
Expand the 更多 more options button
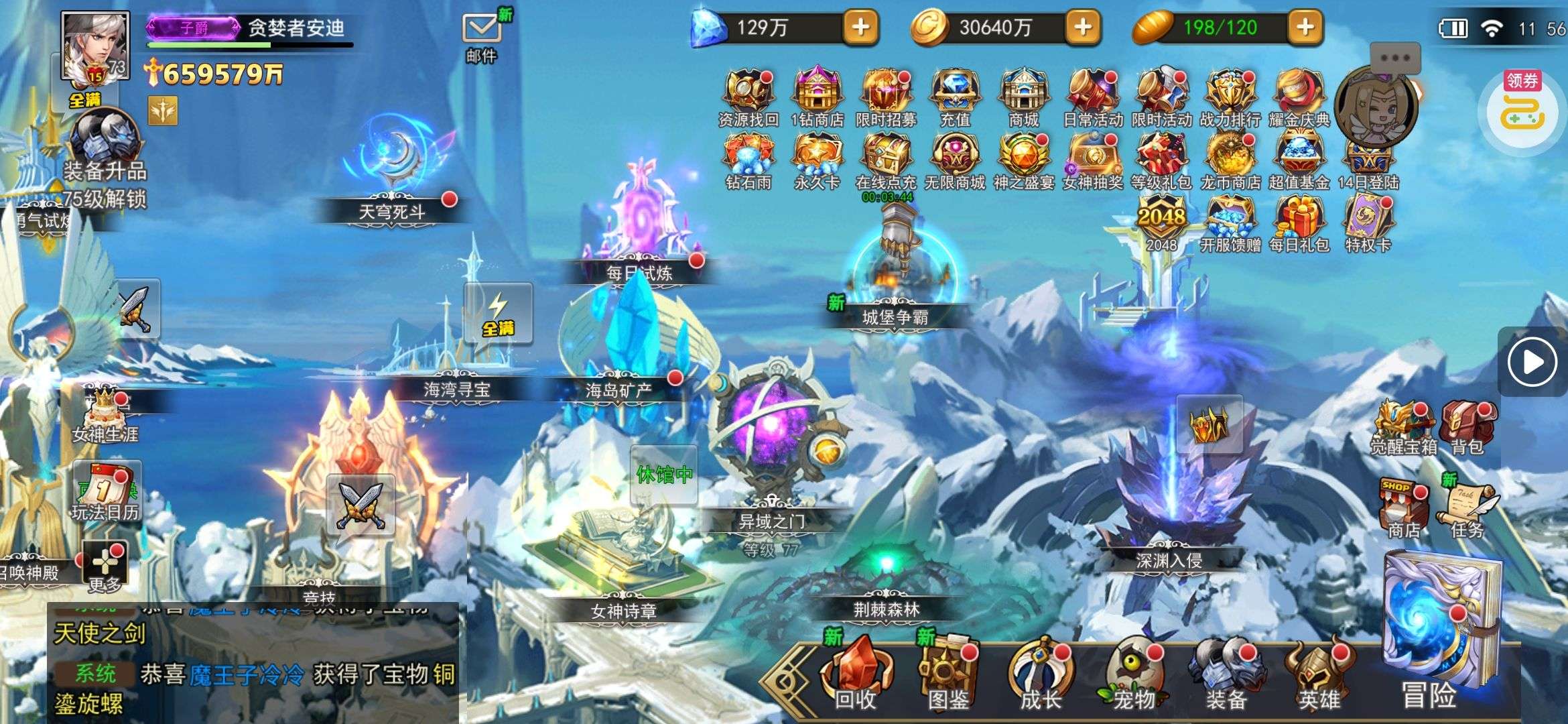click(105, 566)
